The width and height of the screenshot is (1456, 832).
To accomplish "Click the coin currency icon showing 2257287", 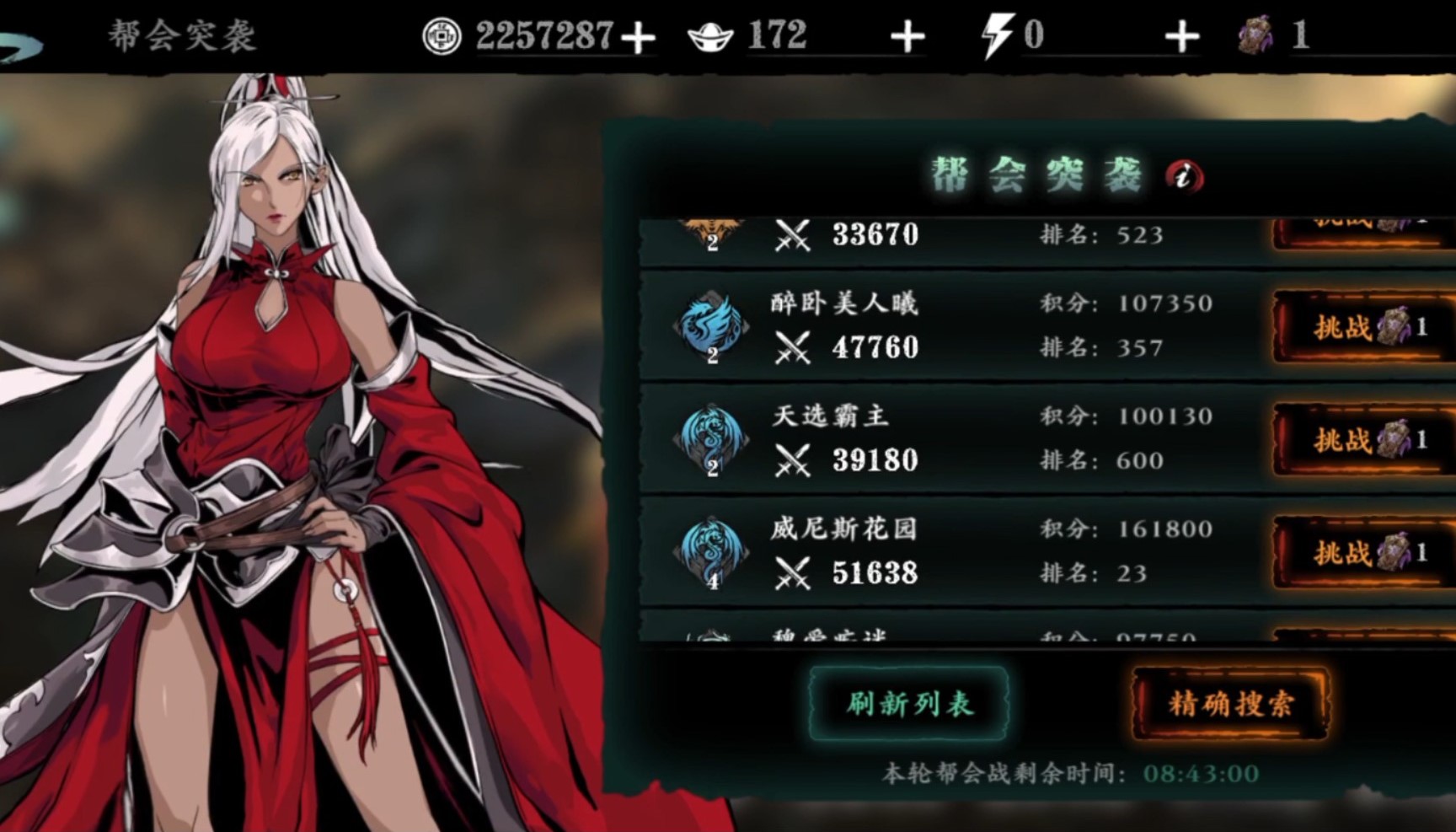I will coord(442,35).
